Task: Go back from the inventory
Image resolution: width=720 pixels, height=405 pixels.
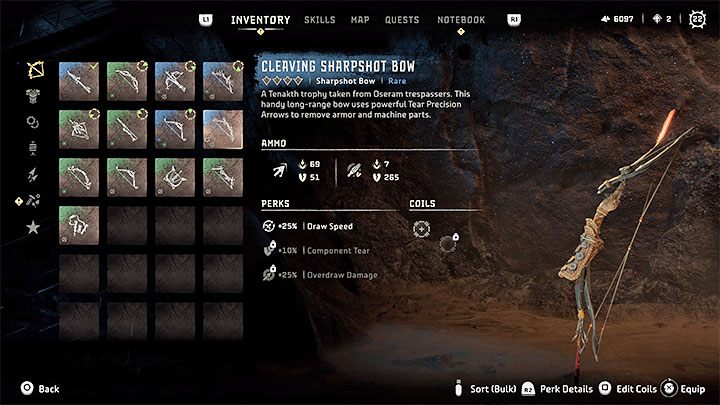Action: pos(38,389)
